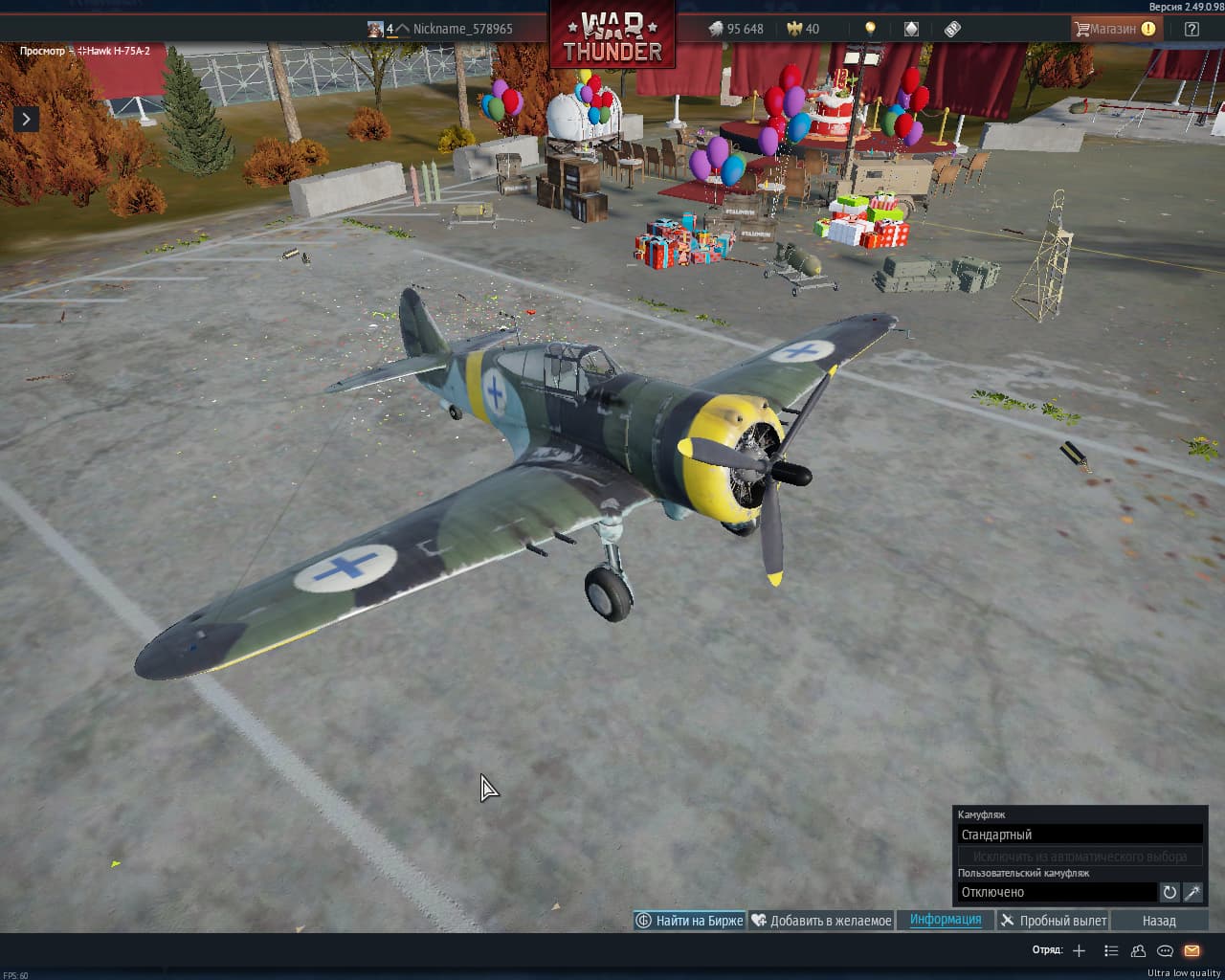Go back with the Назад button

[1159, 921]
